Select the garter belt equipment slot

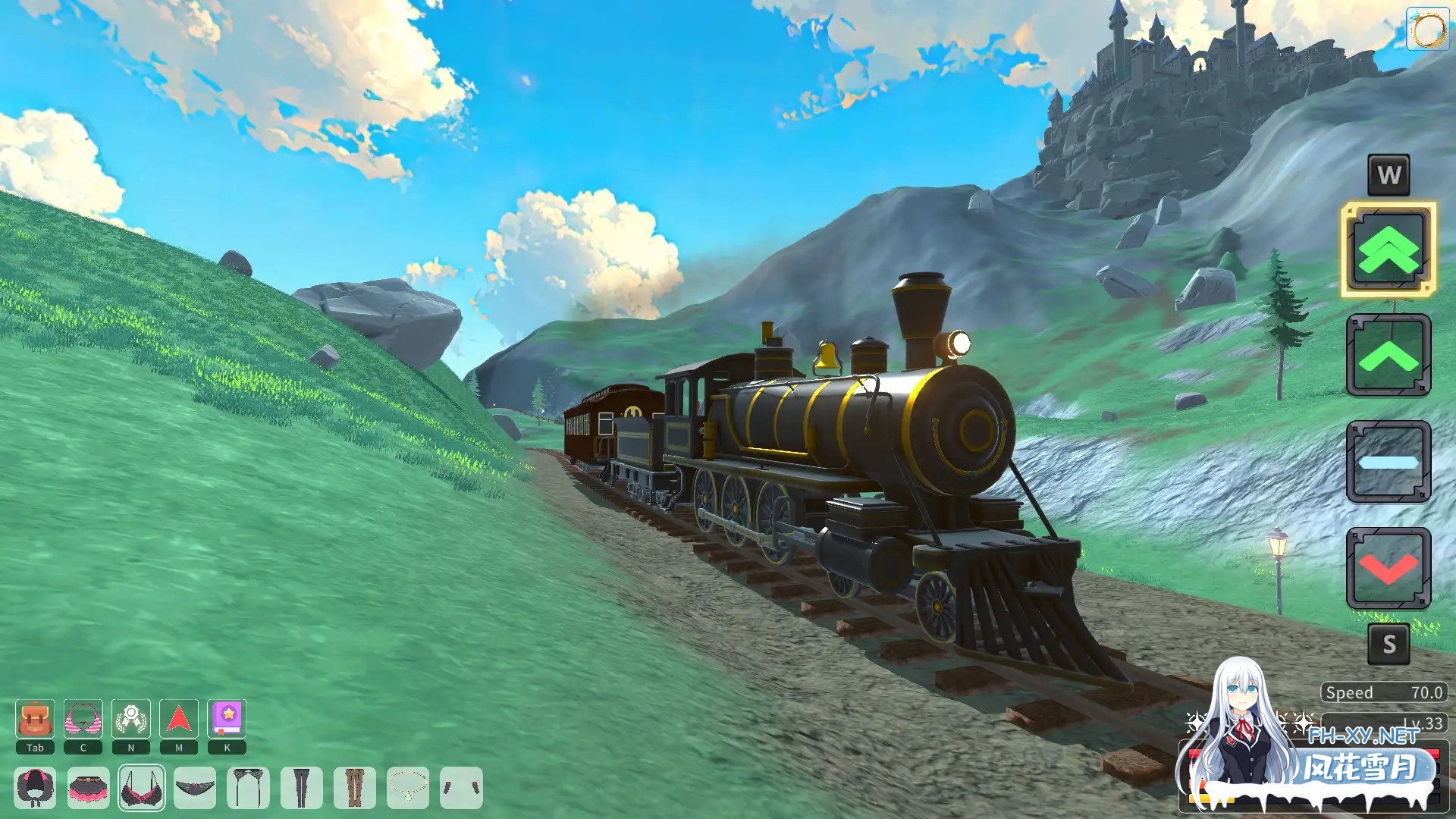click(x=247, y=788)
